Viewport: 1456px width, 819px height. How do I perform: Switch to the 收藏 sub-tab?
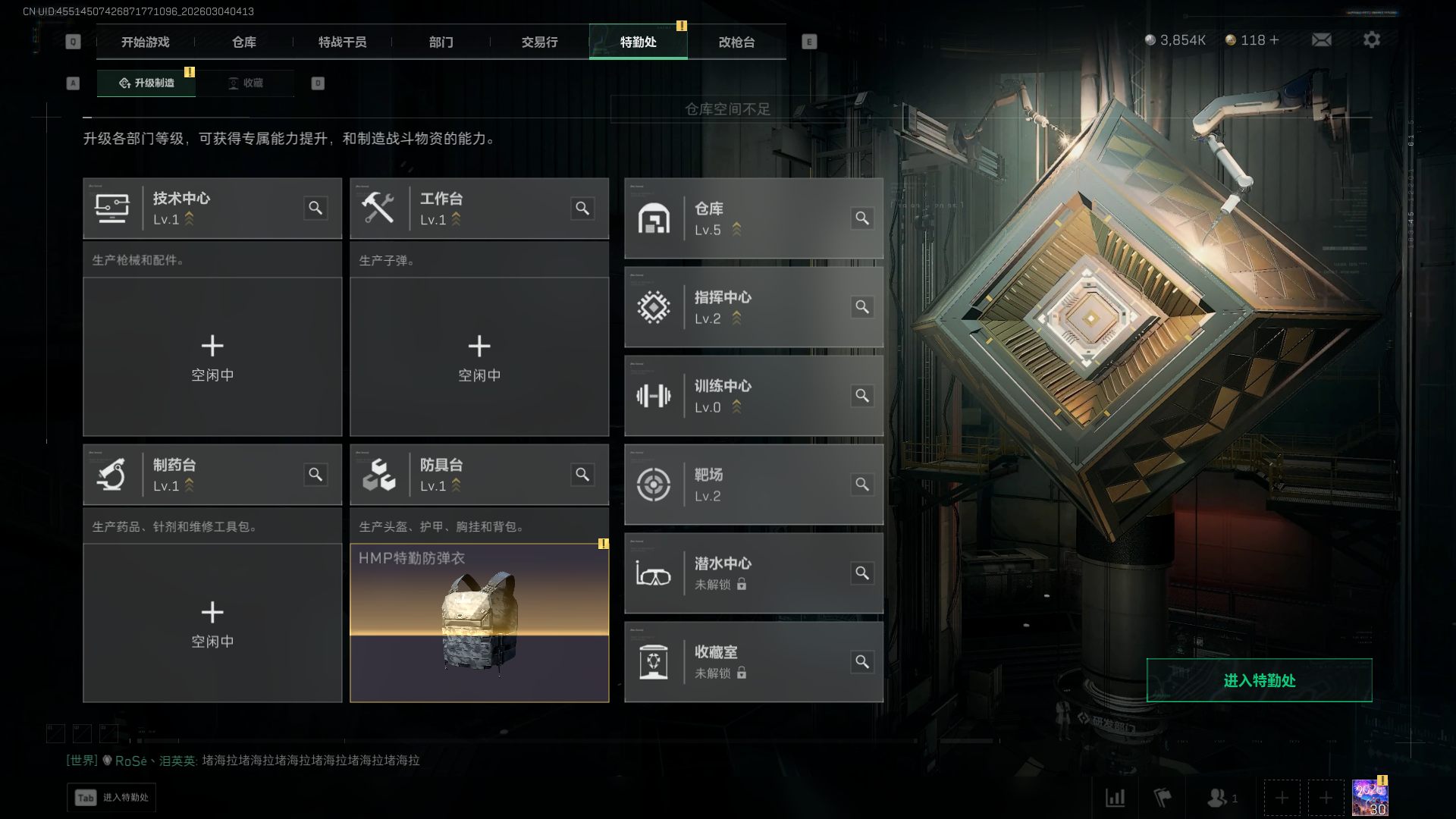[x=246, y=83]
